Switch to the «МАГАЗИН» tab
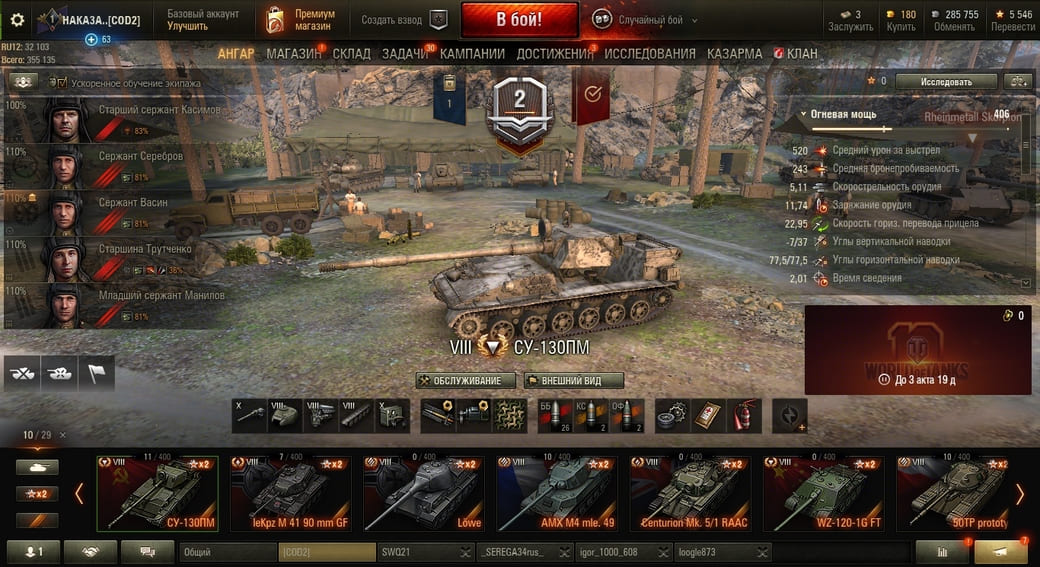Image resolution: width=1040 pixels, height=567 pixels. click(x=293, y=54)
